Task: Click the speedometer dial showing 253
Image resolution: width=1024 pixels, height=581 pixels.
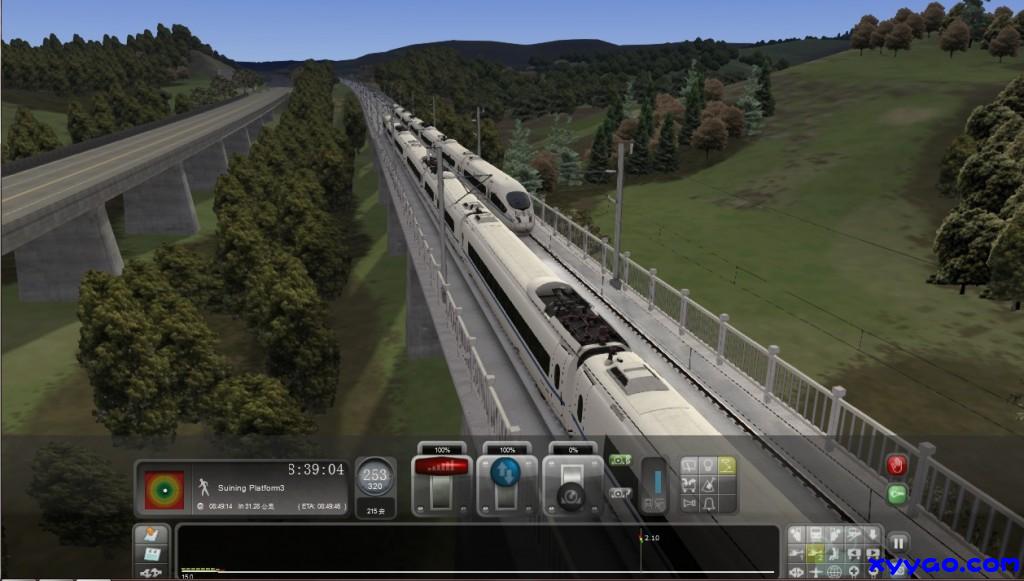Action: coord(375,479)
